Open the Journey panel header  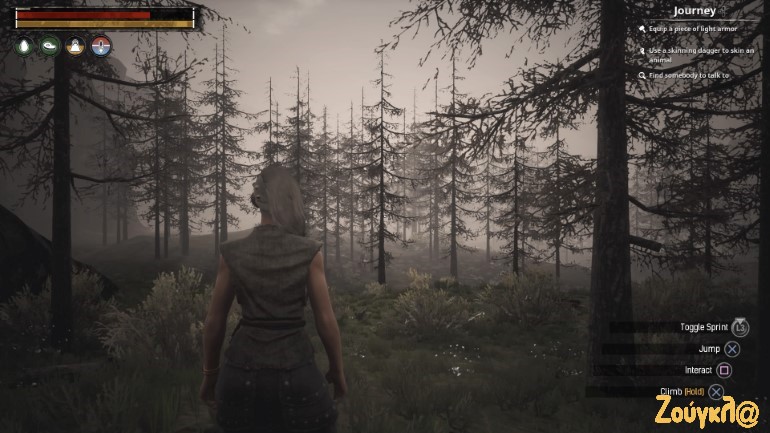pyautogui.click(x=693, y=11)
